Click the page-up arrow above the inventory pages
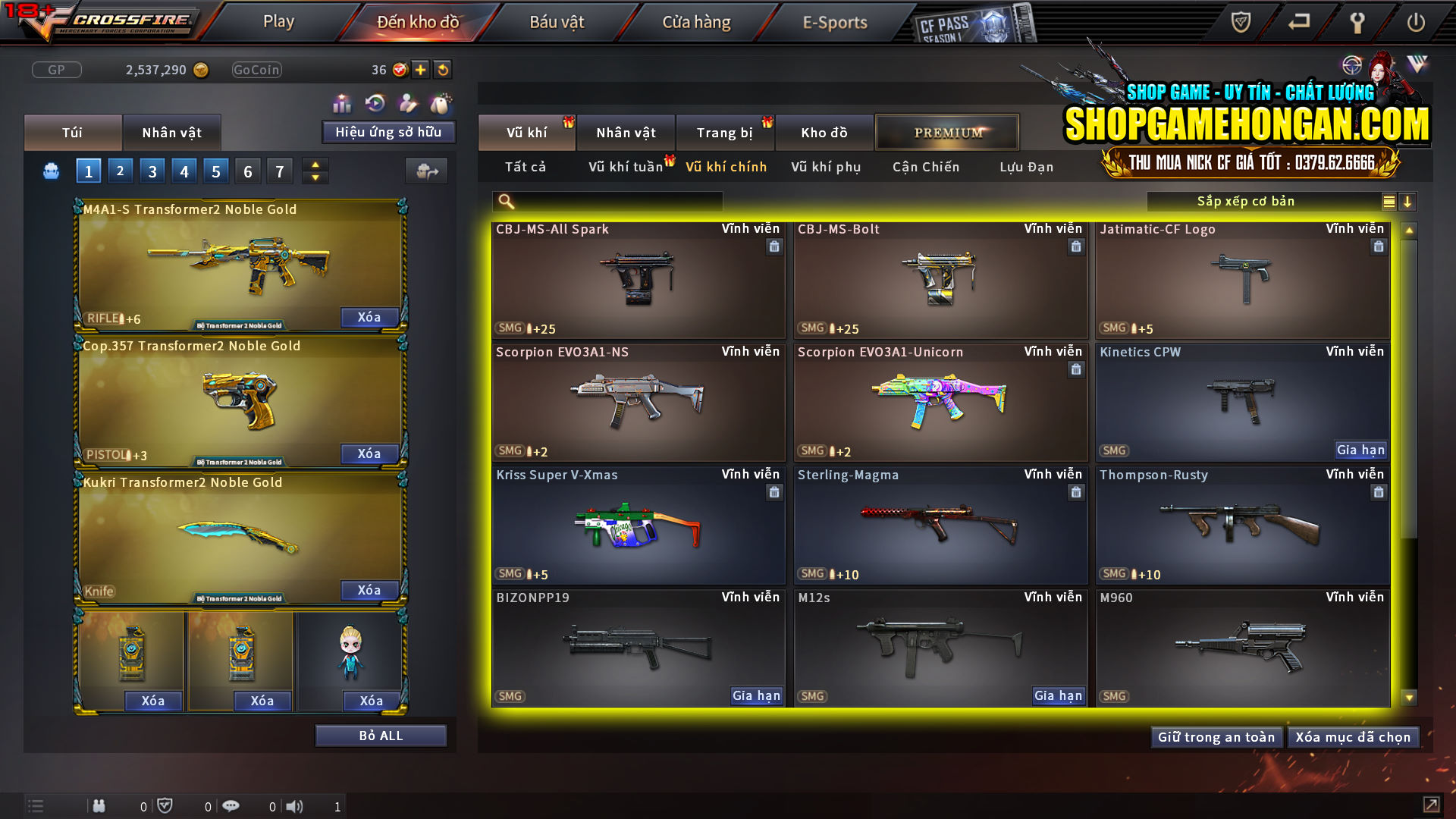This screenshot has height=819, width=1456. click(x=315, y=165)
